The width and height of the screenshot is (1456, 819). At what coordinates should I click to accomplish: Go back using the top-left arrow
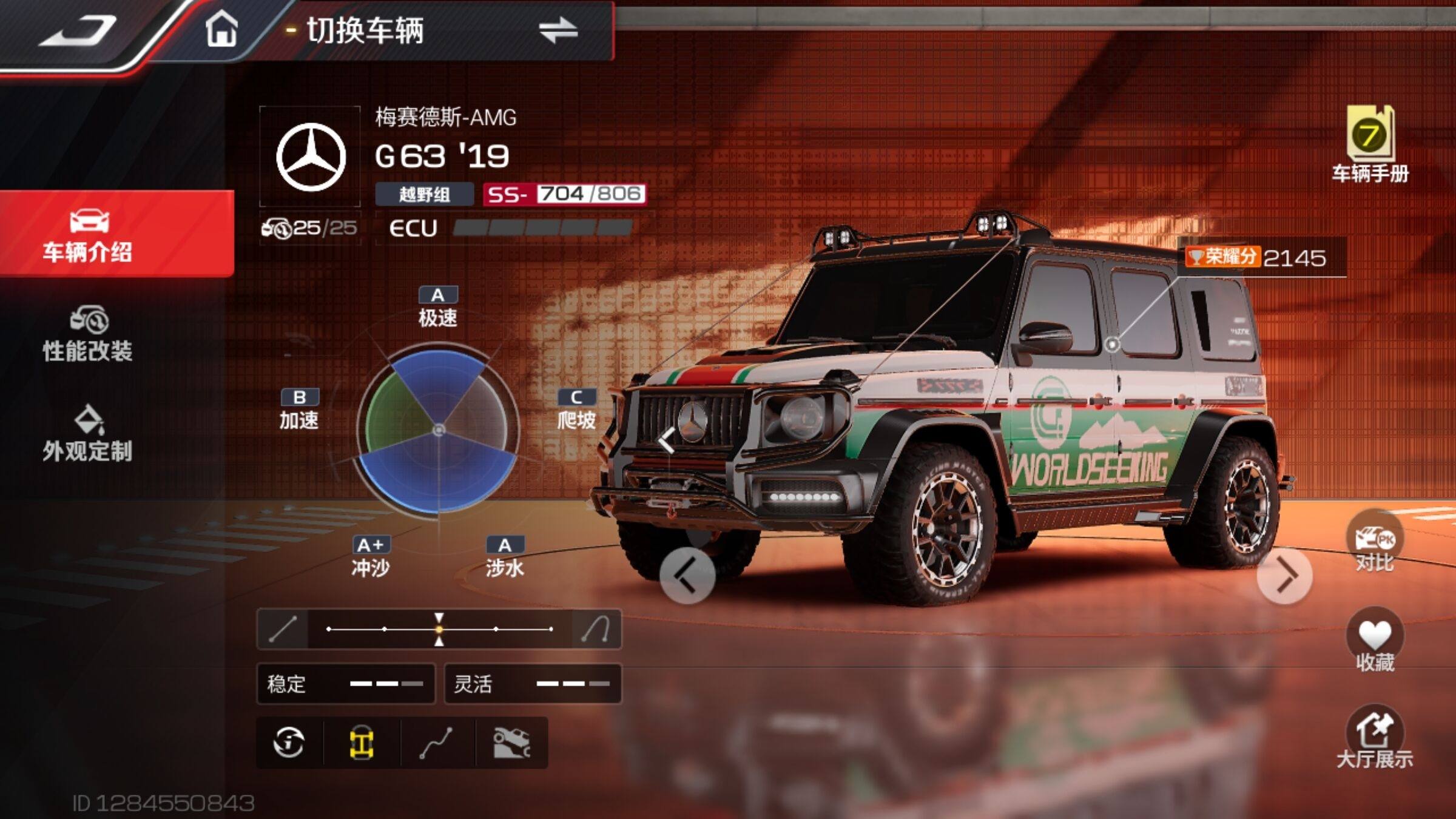[x=78, y=30]
